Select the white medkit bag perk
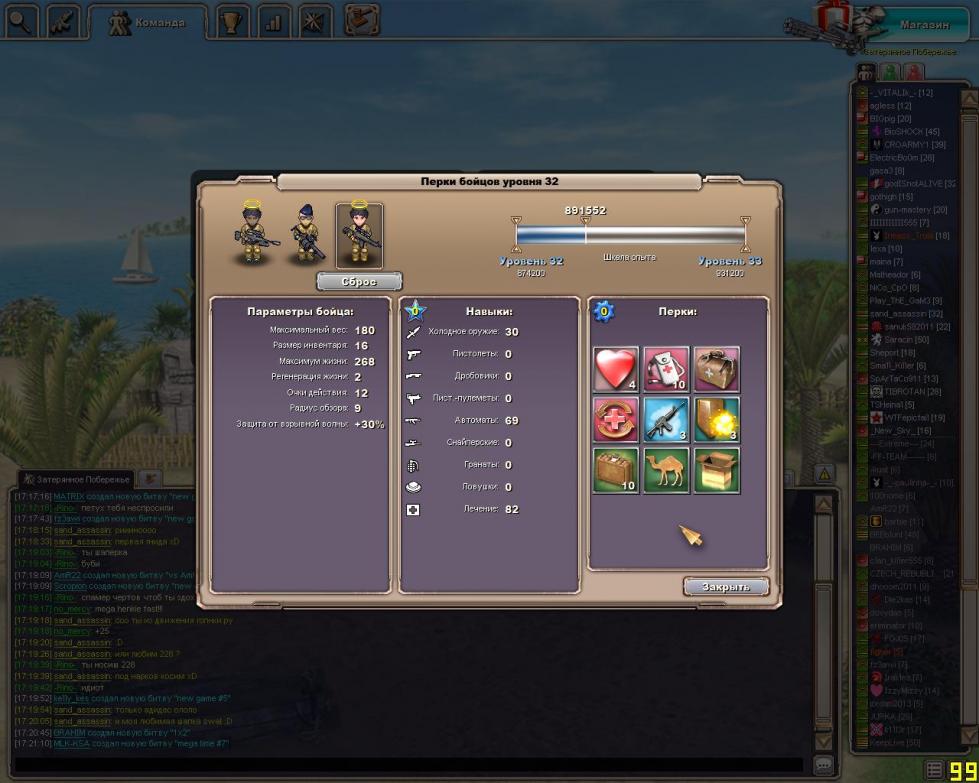This screenshot has height=783, width=979. (665, 369)
